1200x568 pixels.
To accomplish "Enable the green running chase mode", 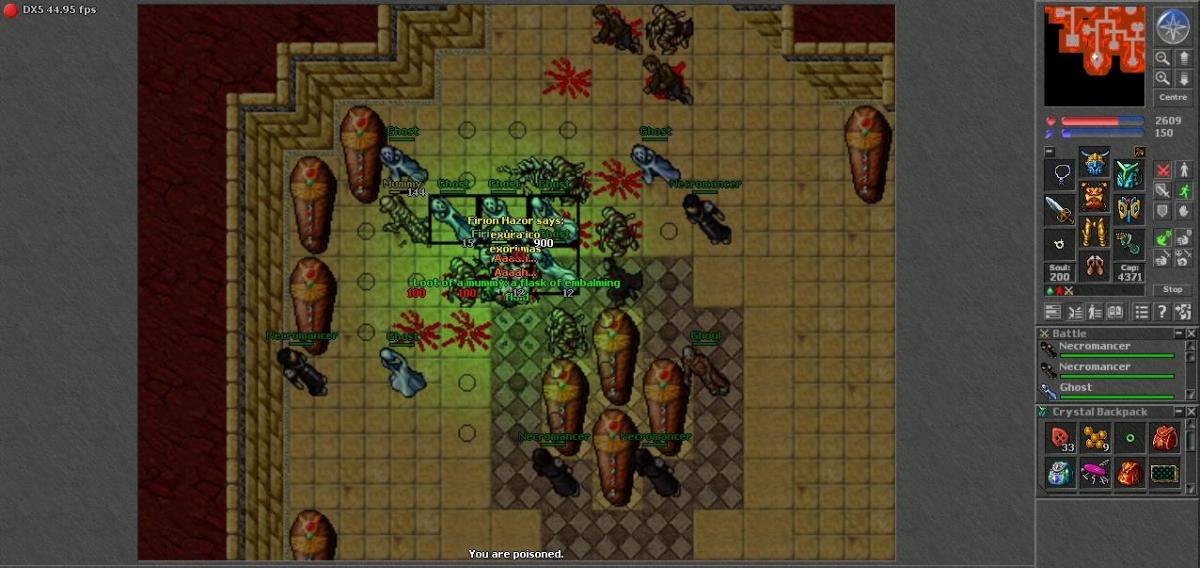I will tap(1183, 190).
